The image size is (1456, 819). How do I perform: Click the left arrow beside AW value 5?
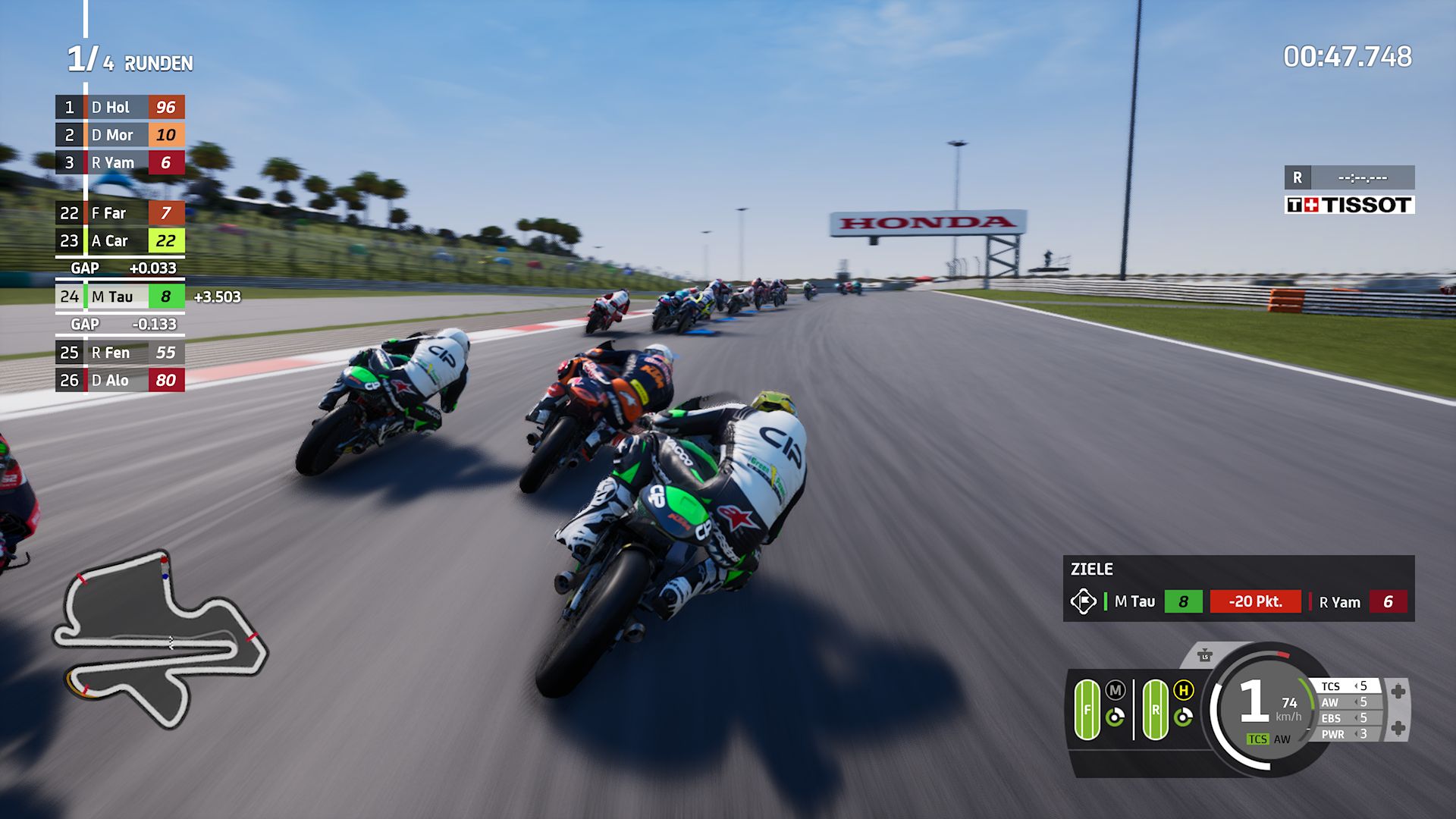click(1357, 701)
